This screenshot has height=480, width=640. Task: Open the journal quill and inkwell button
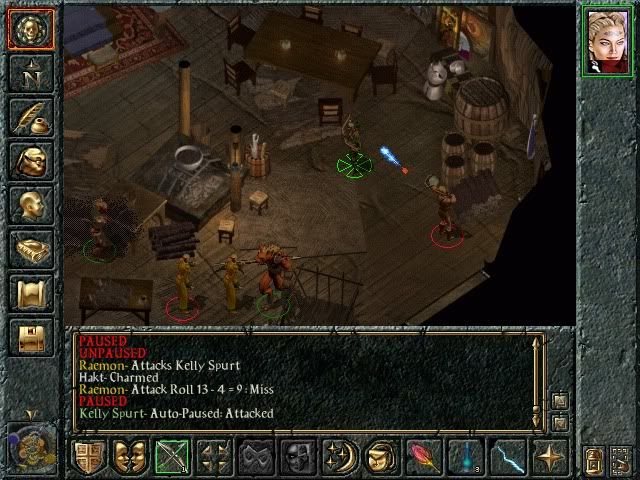tap(30, 117)
